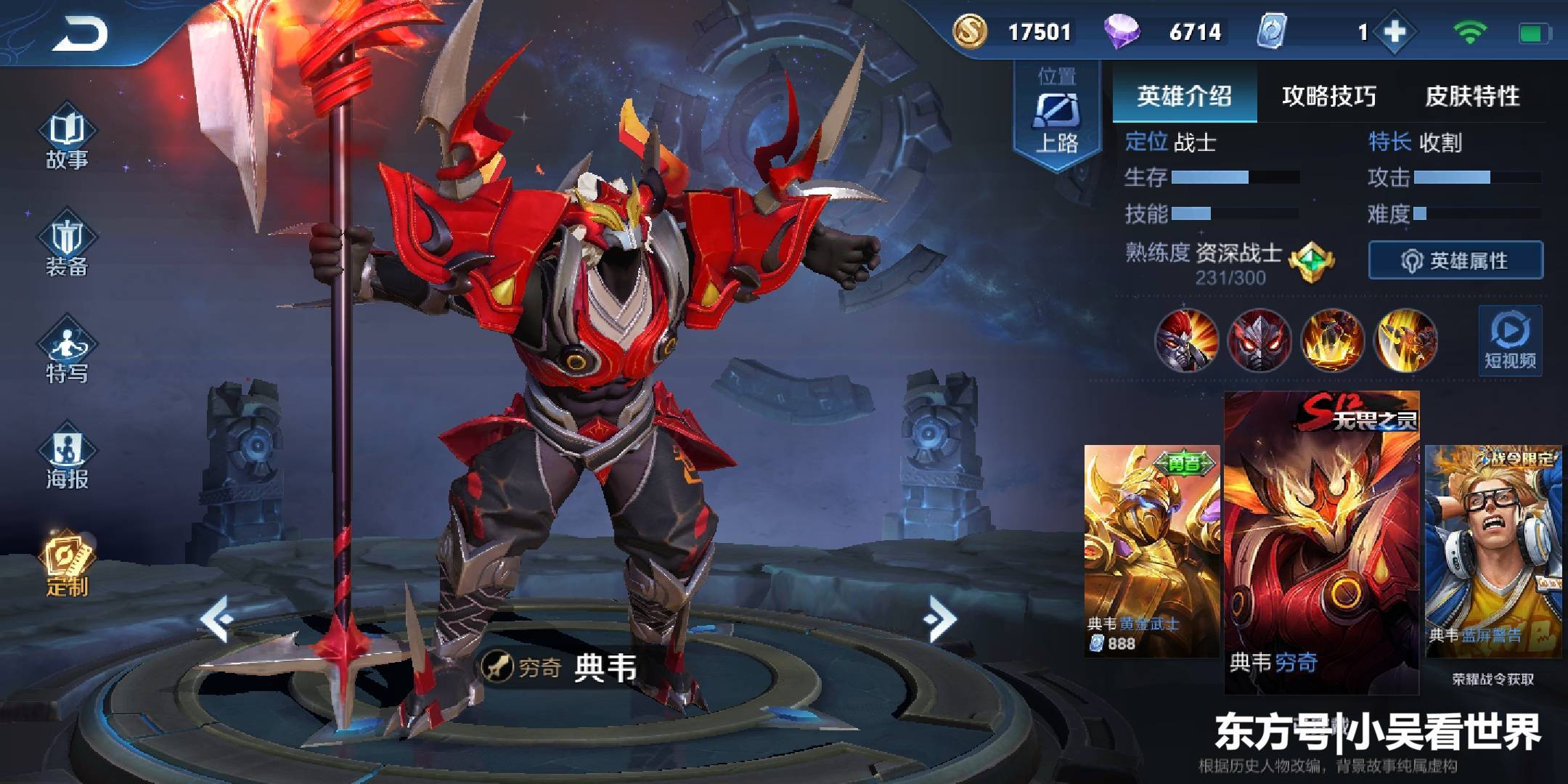Add more tickets with the plus button
Image resolution: width=1568 pixels, height=784 pixels.
tap(1395, 33)
